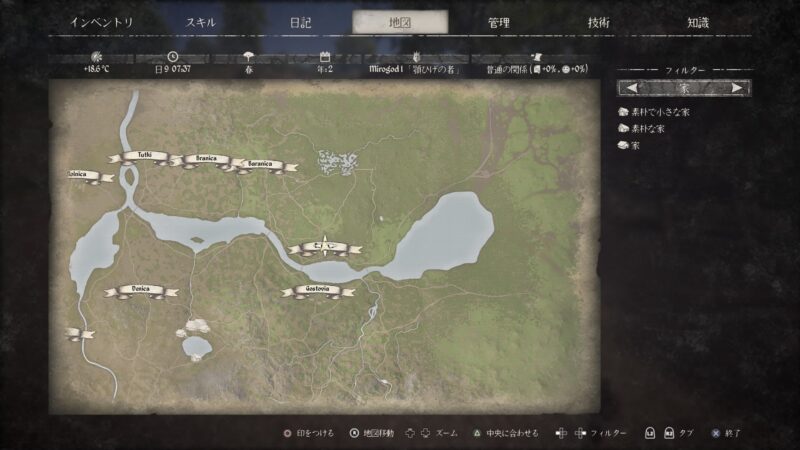Toggle the 素朴な家 filter entry
The height and width of the screenshot is (450, 800).
coord(647,128)
